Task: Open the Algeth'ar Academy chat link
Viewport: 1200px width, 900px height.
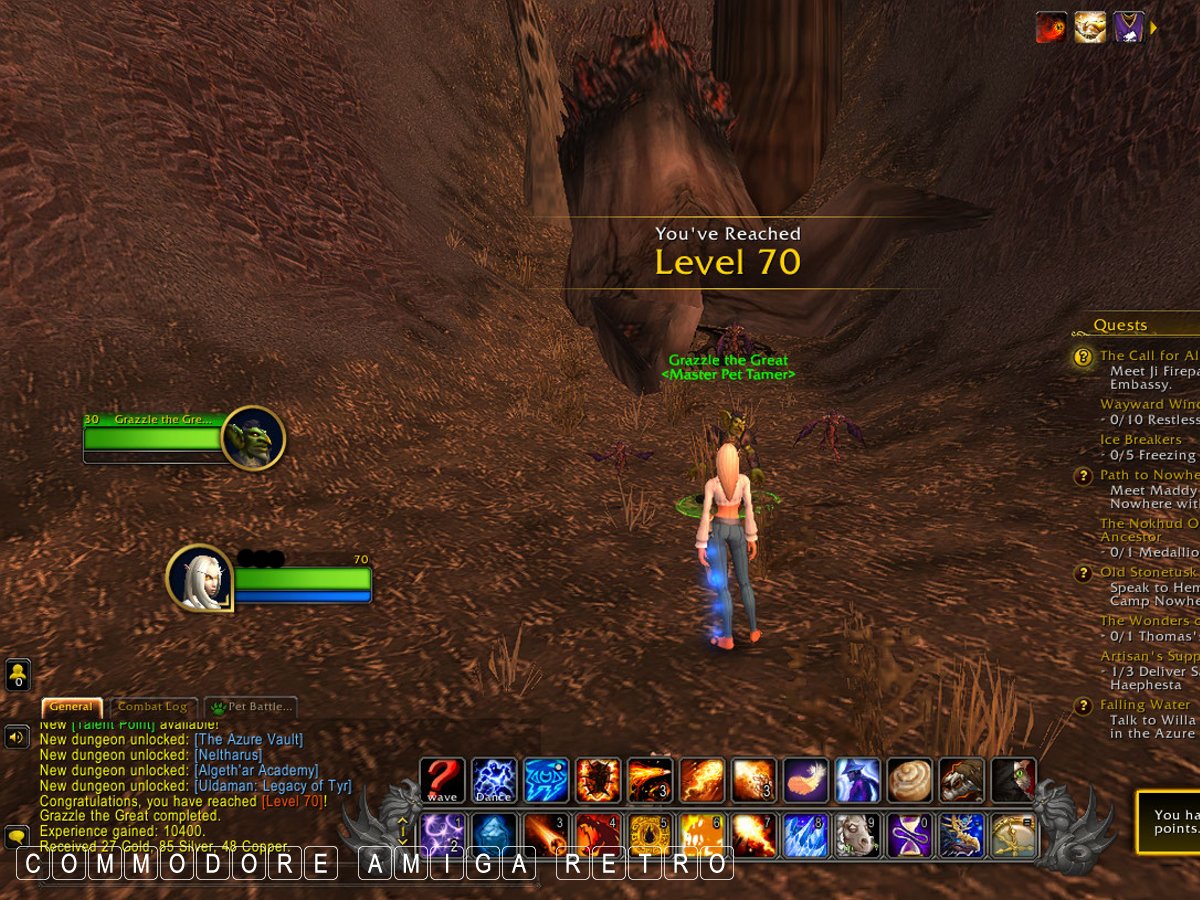Action: tap(256, 771)
